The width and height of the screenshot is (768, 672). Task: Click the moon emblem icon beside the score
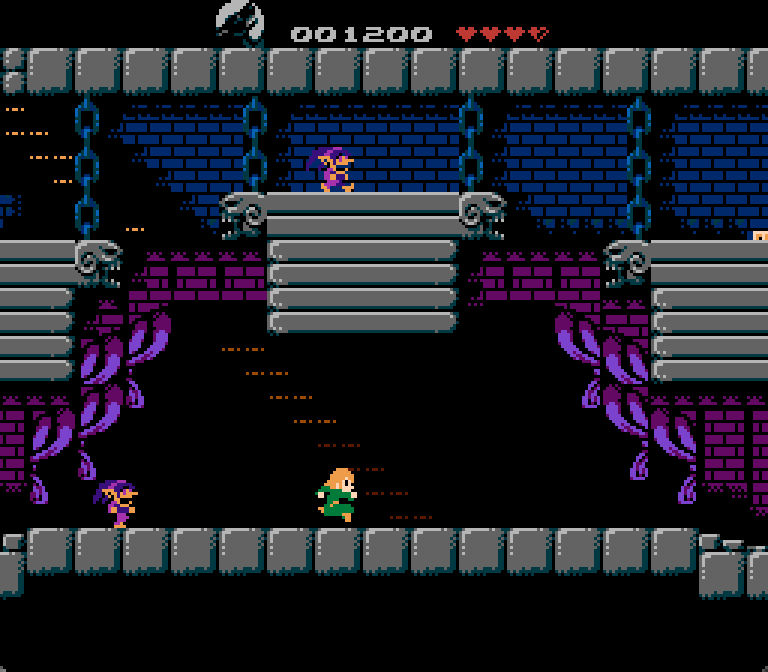[x=240, y=22]
